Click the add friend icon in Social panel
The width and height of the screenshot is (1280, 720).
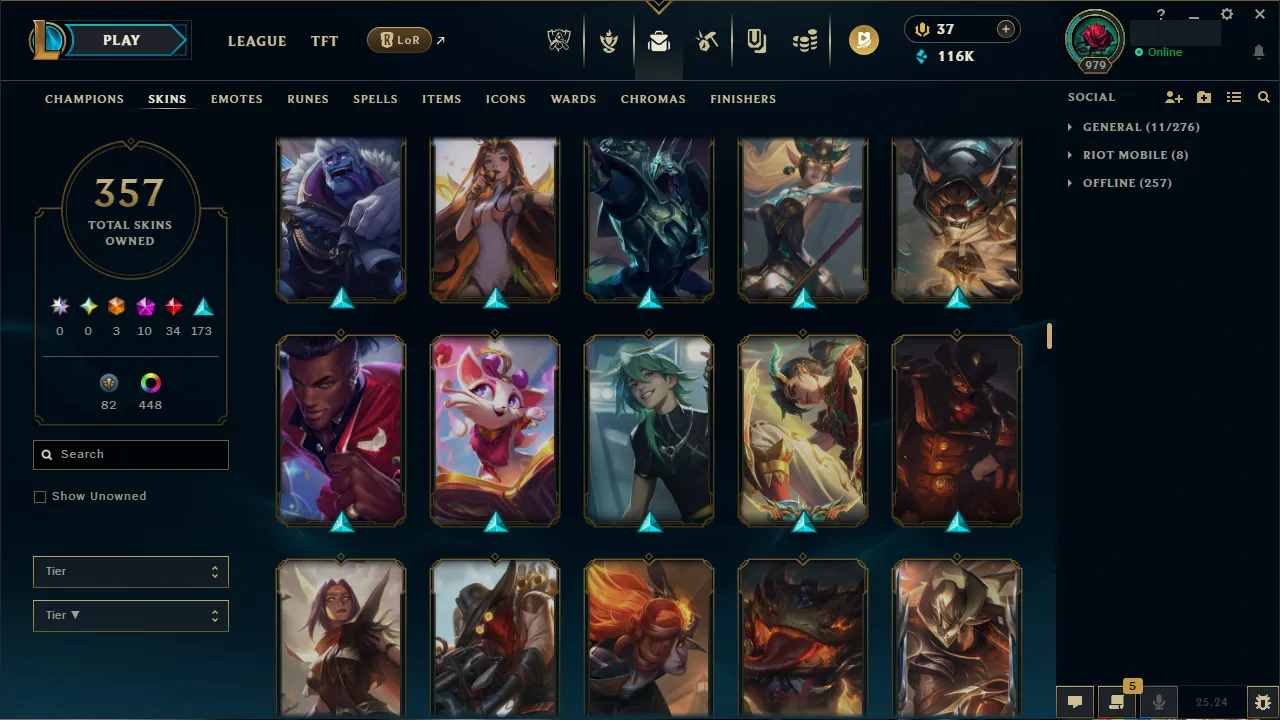point(1173,97)
